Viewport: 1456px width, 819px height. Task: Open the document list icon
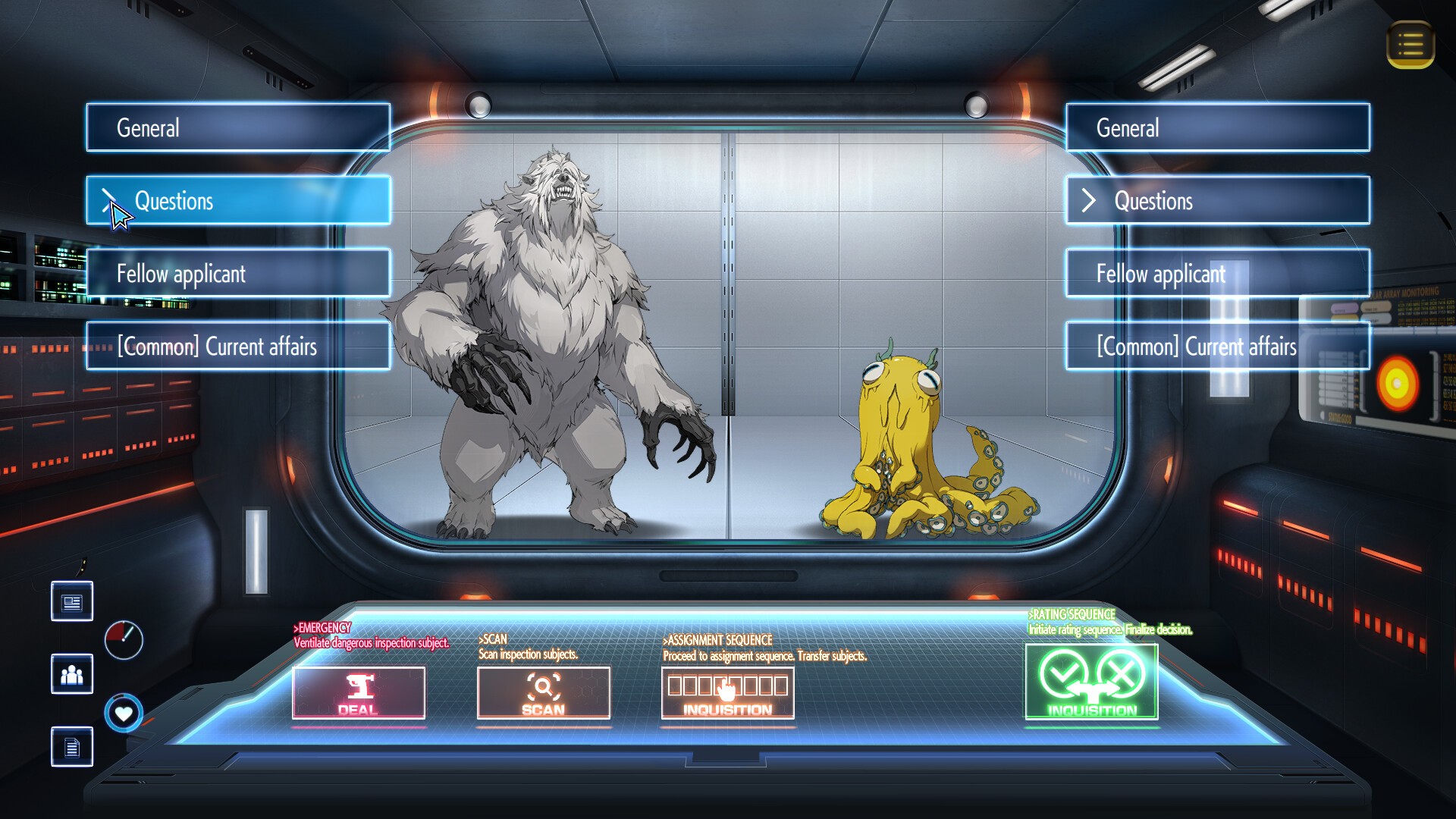(x=72, y=747)
